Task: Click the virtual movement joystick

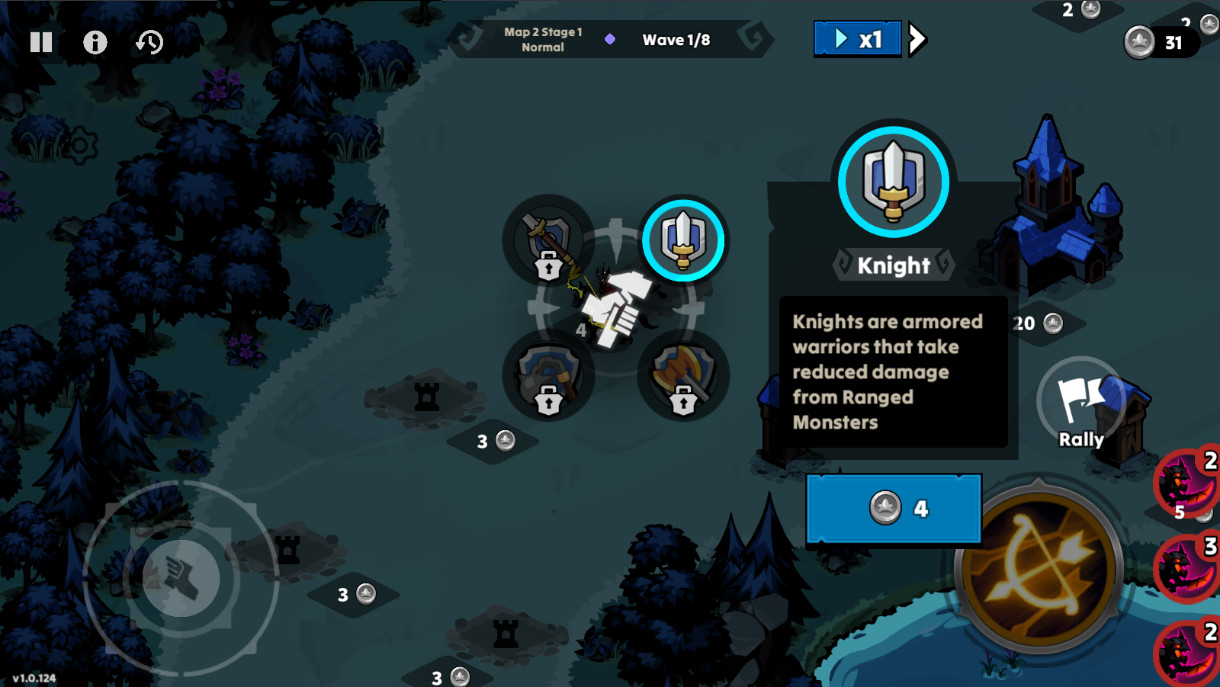Action: coord(180,578)
